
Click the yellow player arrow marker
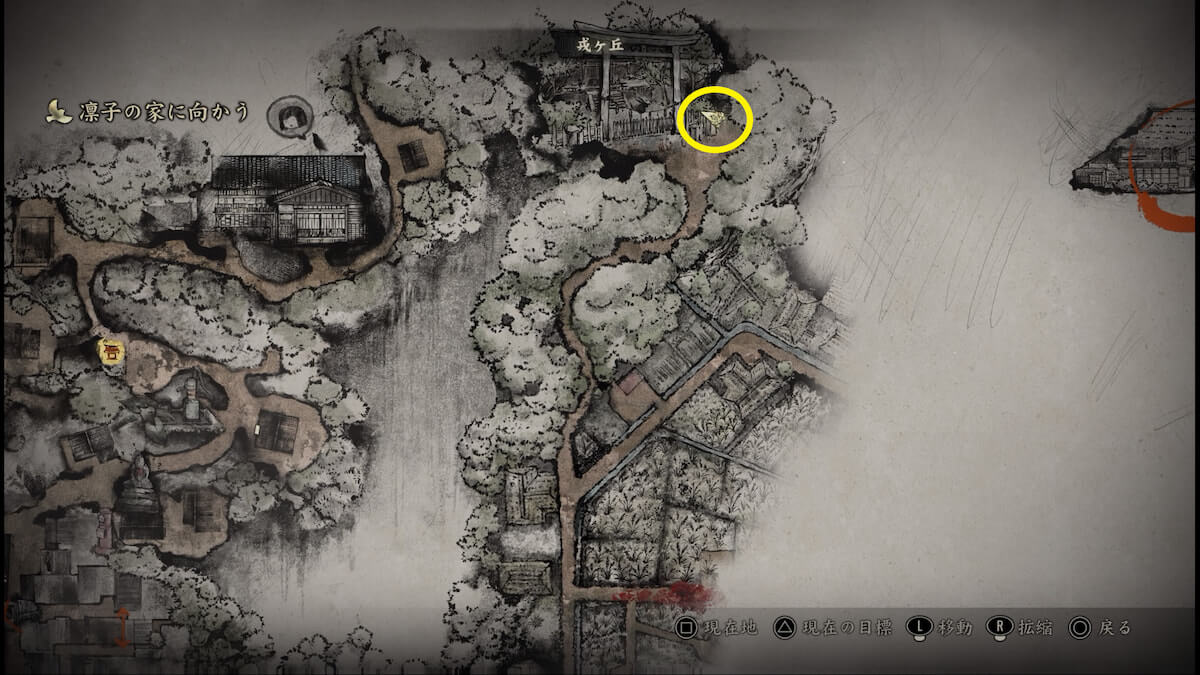(713, 121)
